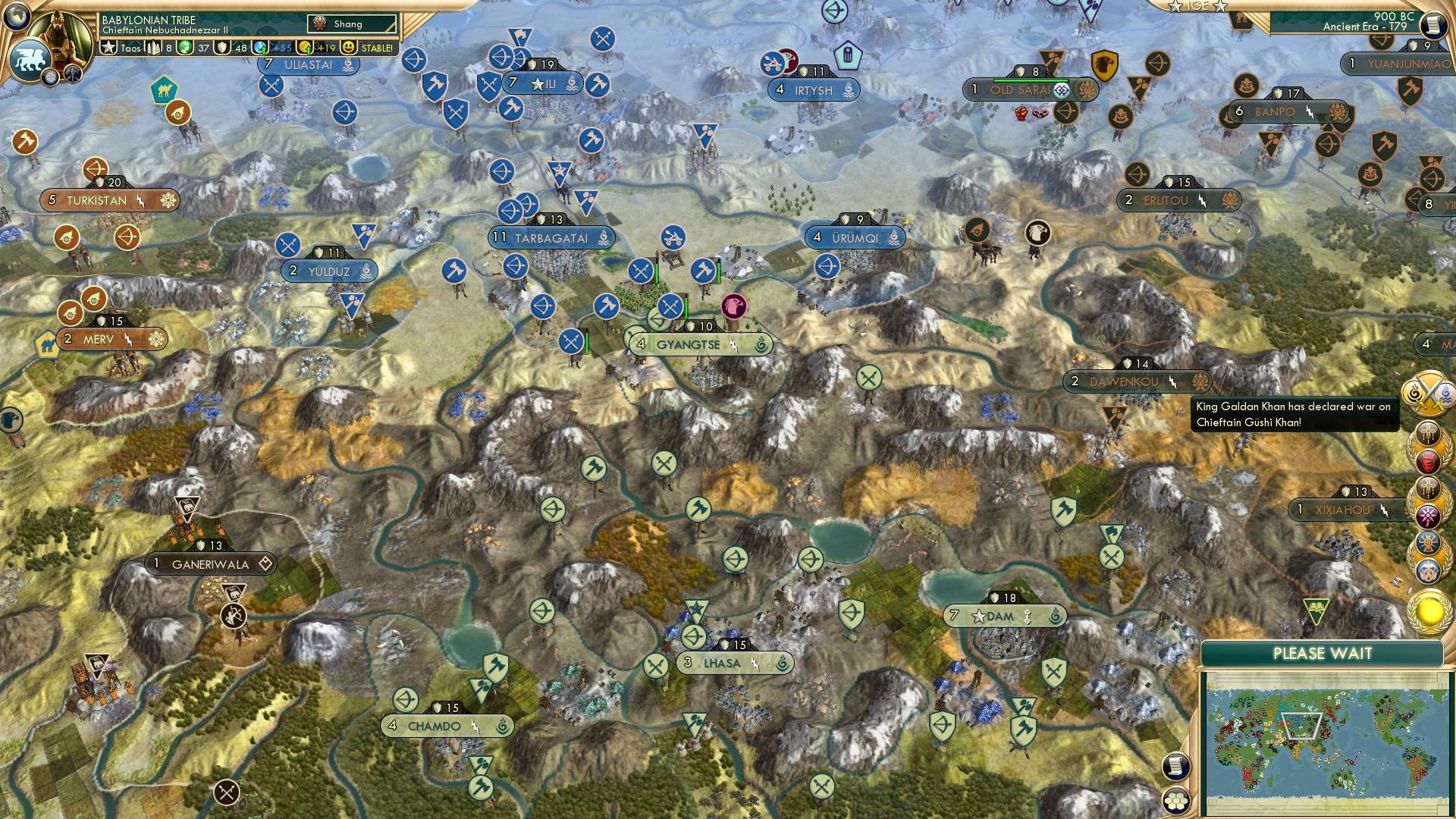Open the science flask indicator showing +55
Viewport: 1456px width, 819px height.
click(262, 46)
